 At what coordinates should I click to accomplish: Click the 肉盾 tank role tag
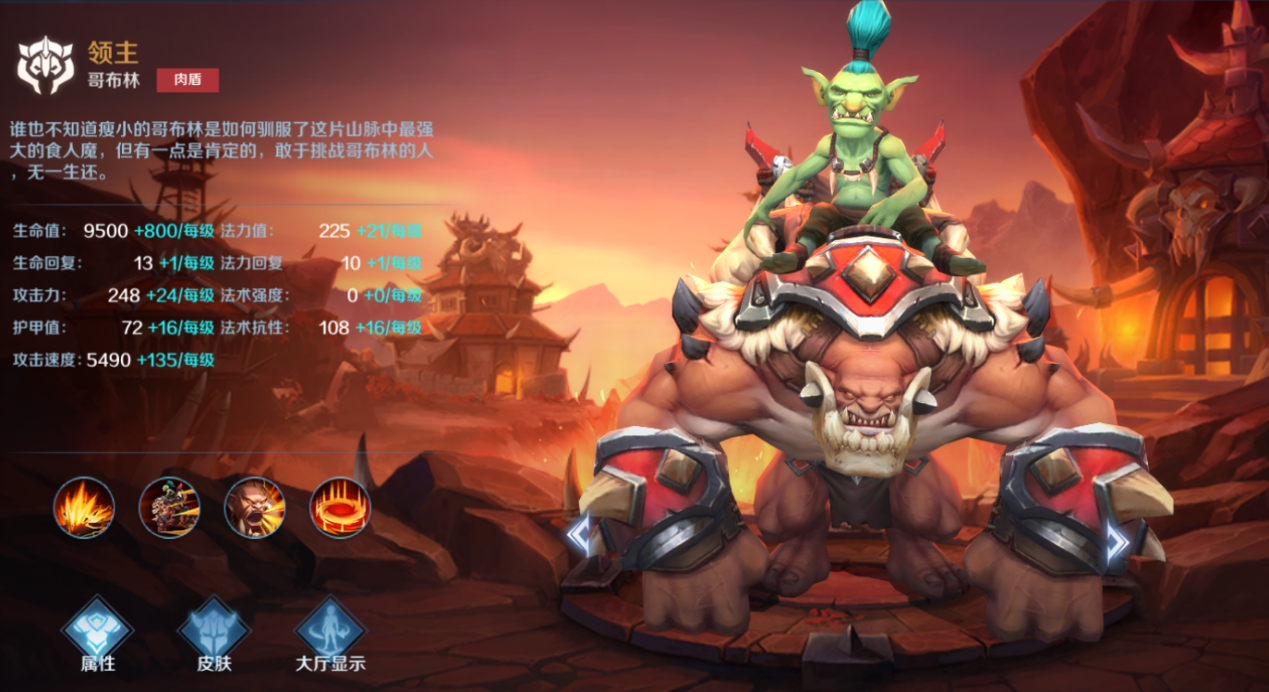coord(187,80)
